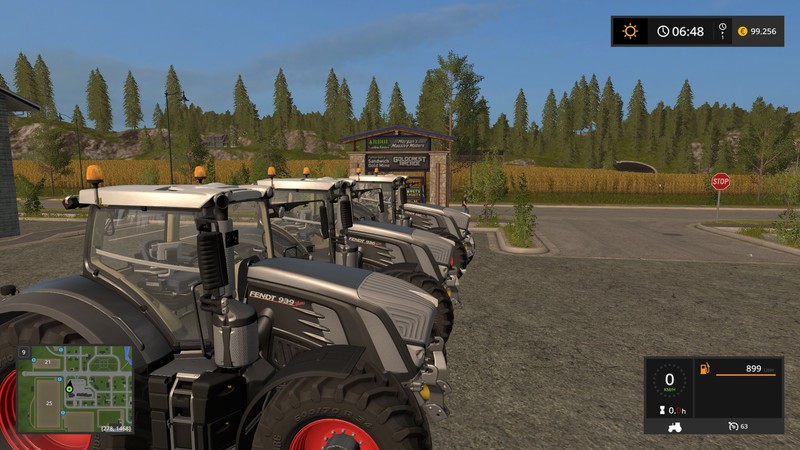Click the orange fuel pump icon
Viewport: 800px width, 450px height.
coord(704,369)
